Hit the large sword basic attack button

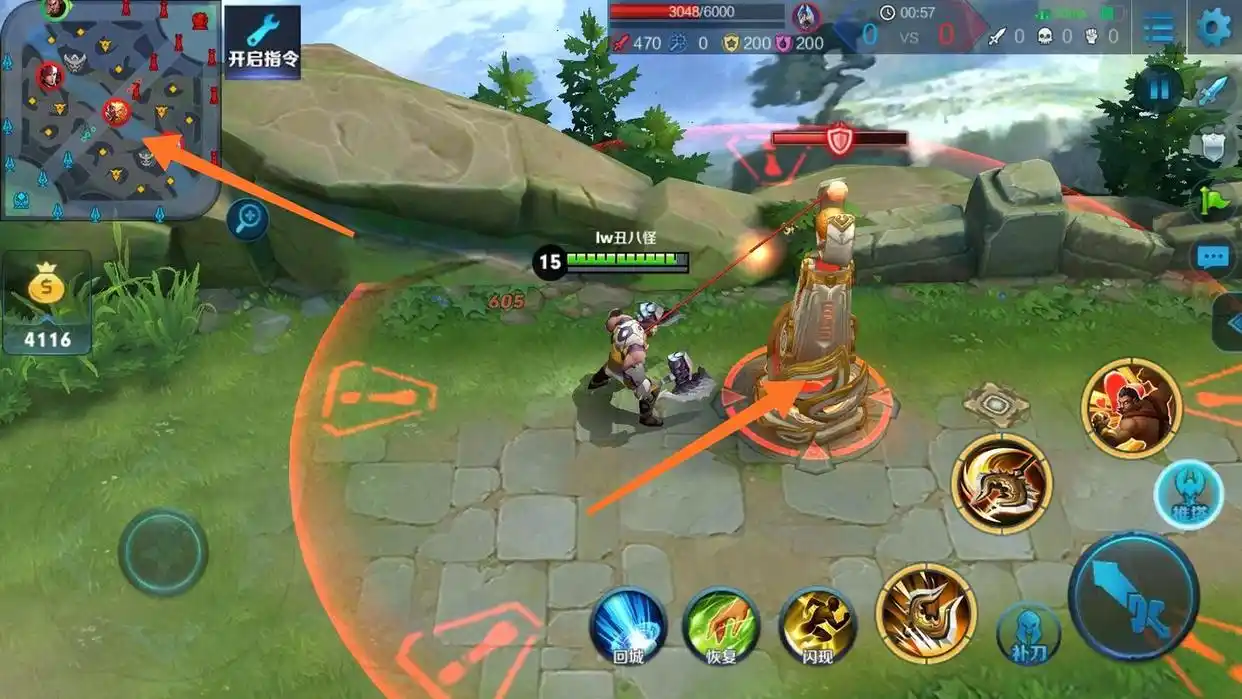(1133, 597)
